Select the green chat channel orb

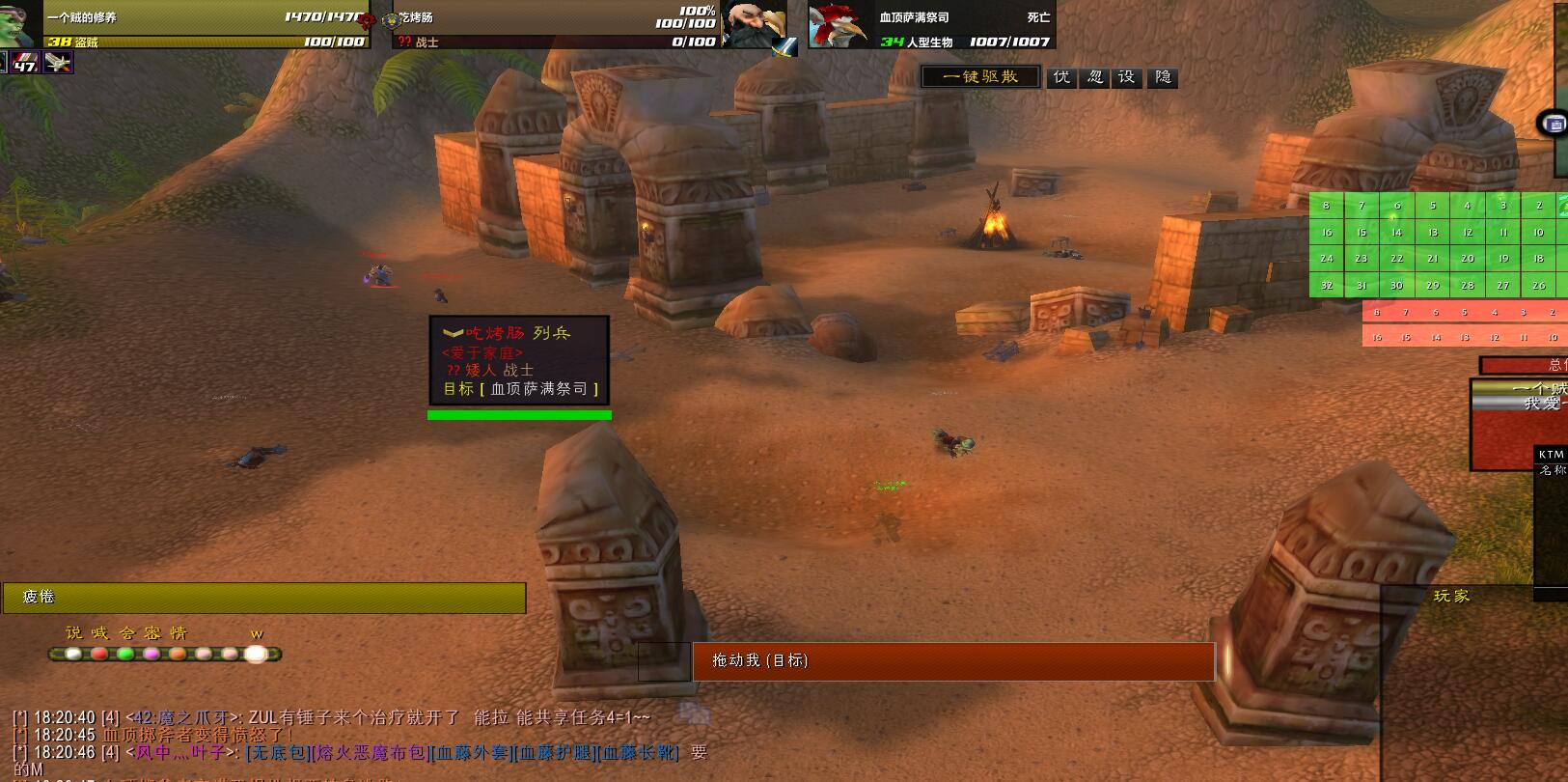(125, 654)
